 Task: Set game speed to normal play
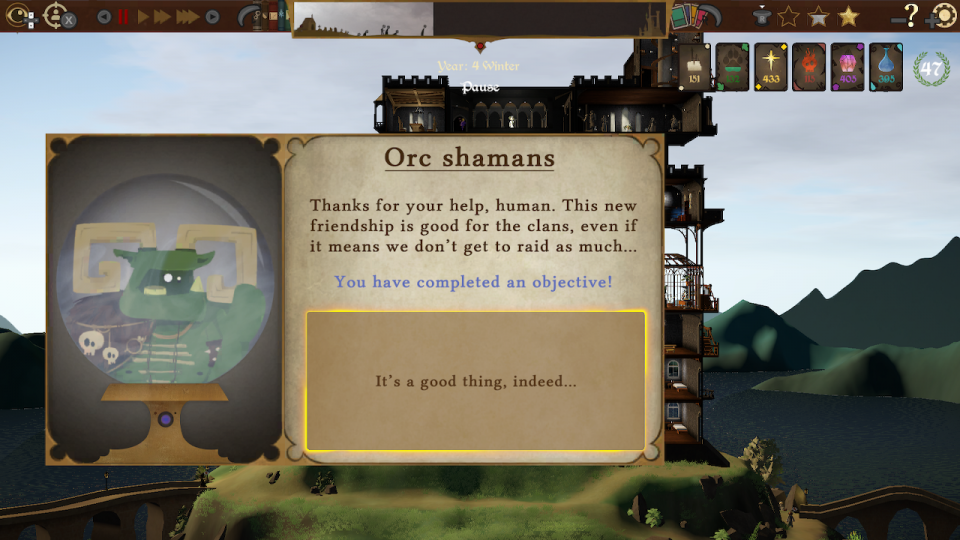click(143, 16)
